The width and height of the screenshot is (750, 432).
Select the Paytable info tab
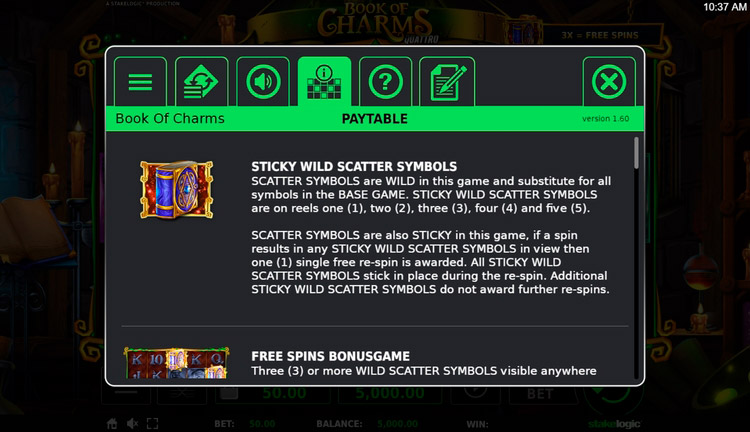point(325,82)
